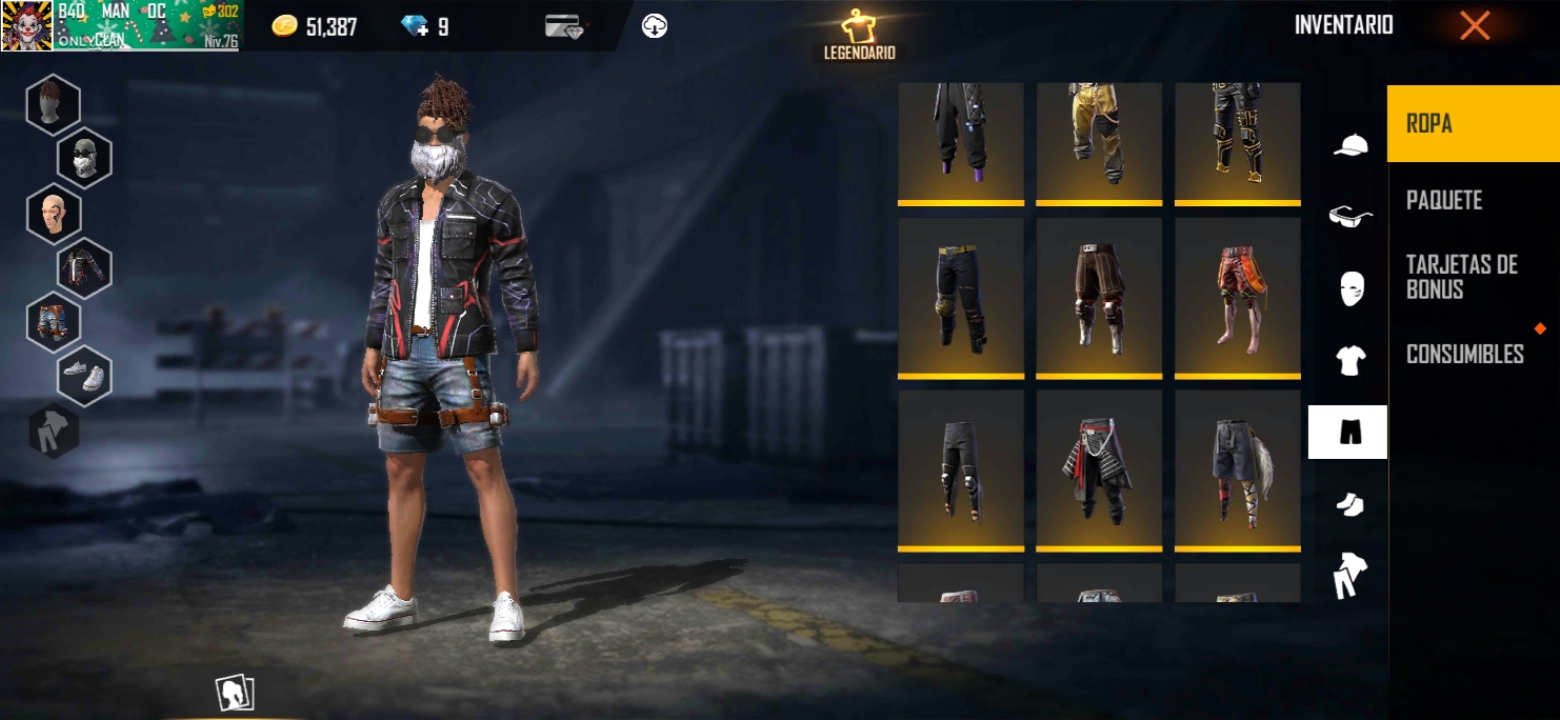This screenshot has width=1560, height=720.
Task: Switch to the t-shirt tops category
Action: (x=1350, y=360)
